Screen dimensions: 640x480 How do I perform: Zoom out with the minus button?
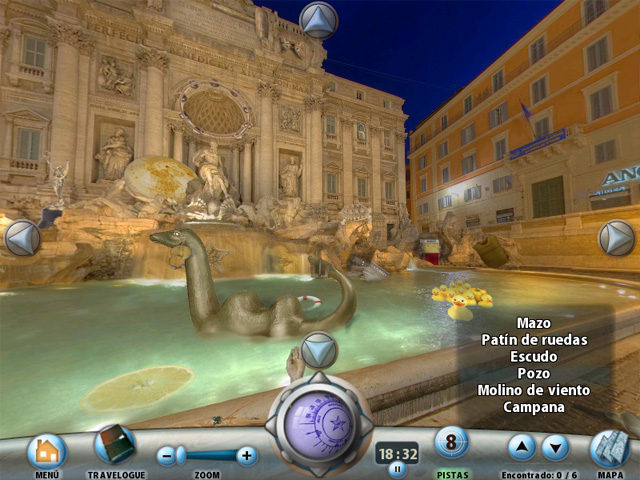tap(167, 456)
